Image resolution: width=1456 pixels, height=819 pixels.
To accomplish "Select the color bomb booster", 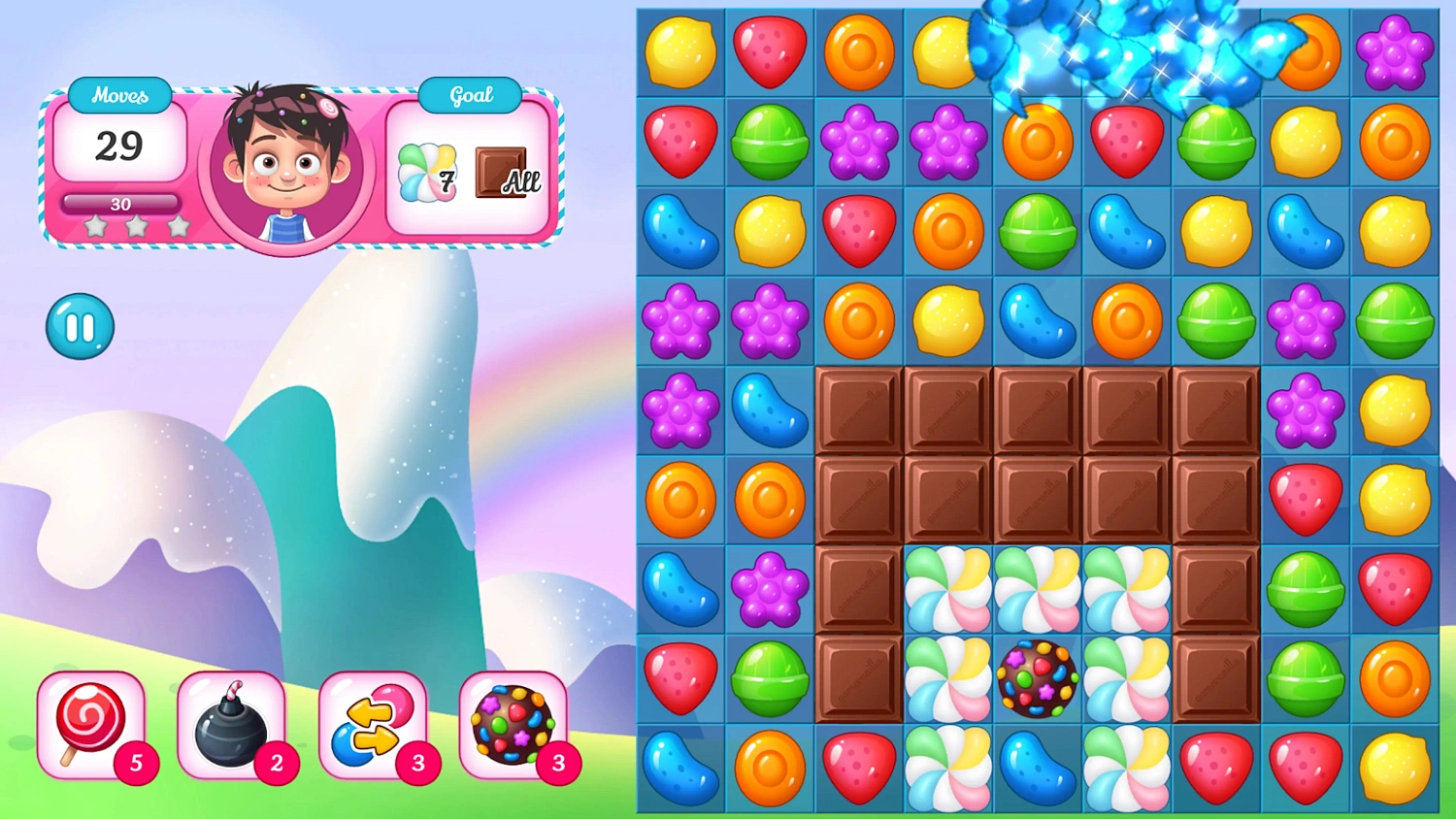I will (x=514, y=726).
